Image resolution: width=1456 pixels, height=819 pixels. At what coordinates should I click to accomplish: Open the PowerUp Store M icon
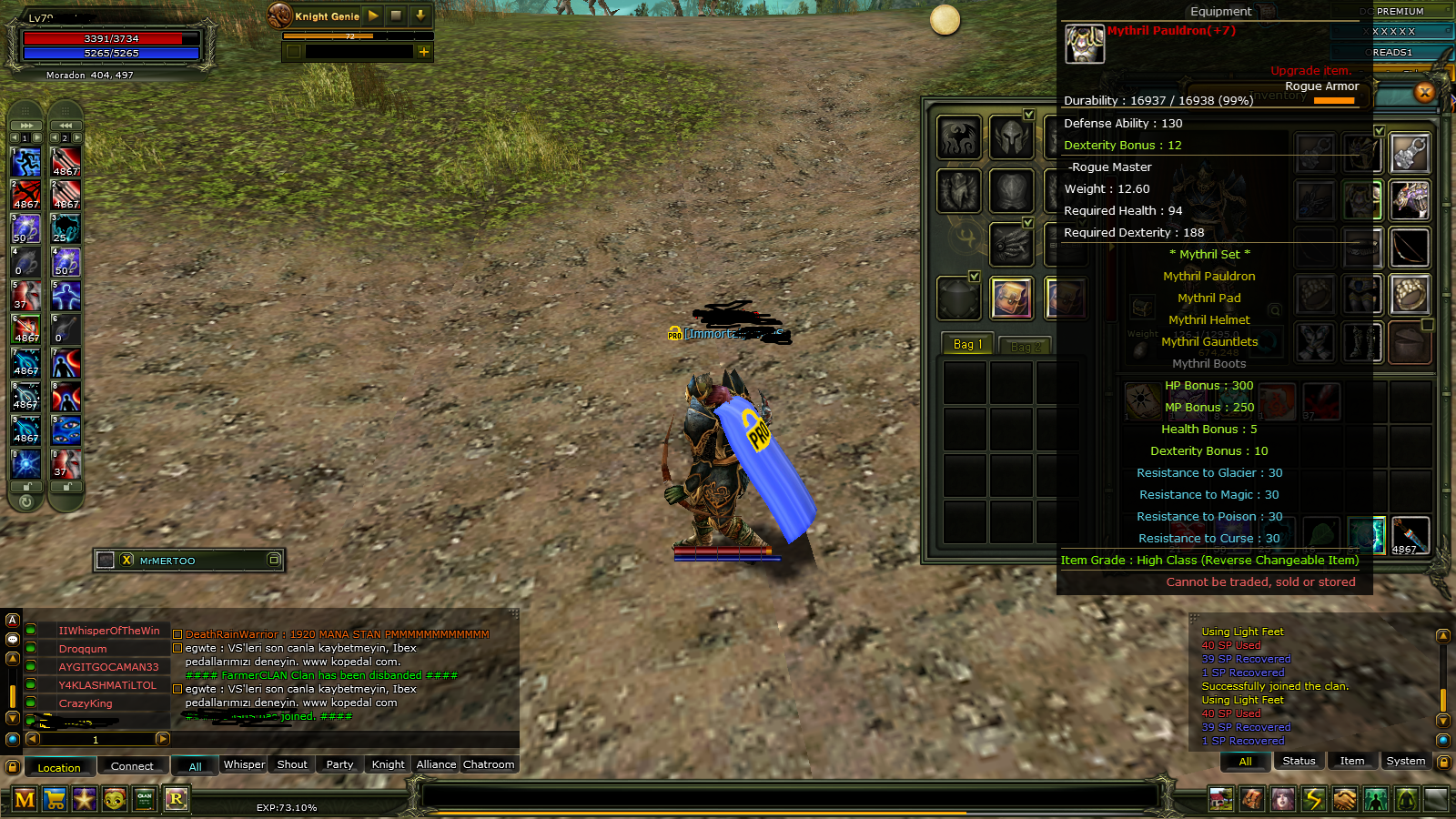(25, 799)
